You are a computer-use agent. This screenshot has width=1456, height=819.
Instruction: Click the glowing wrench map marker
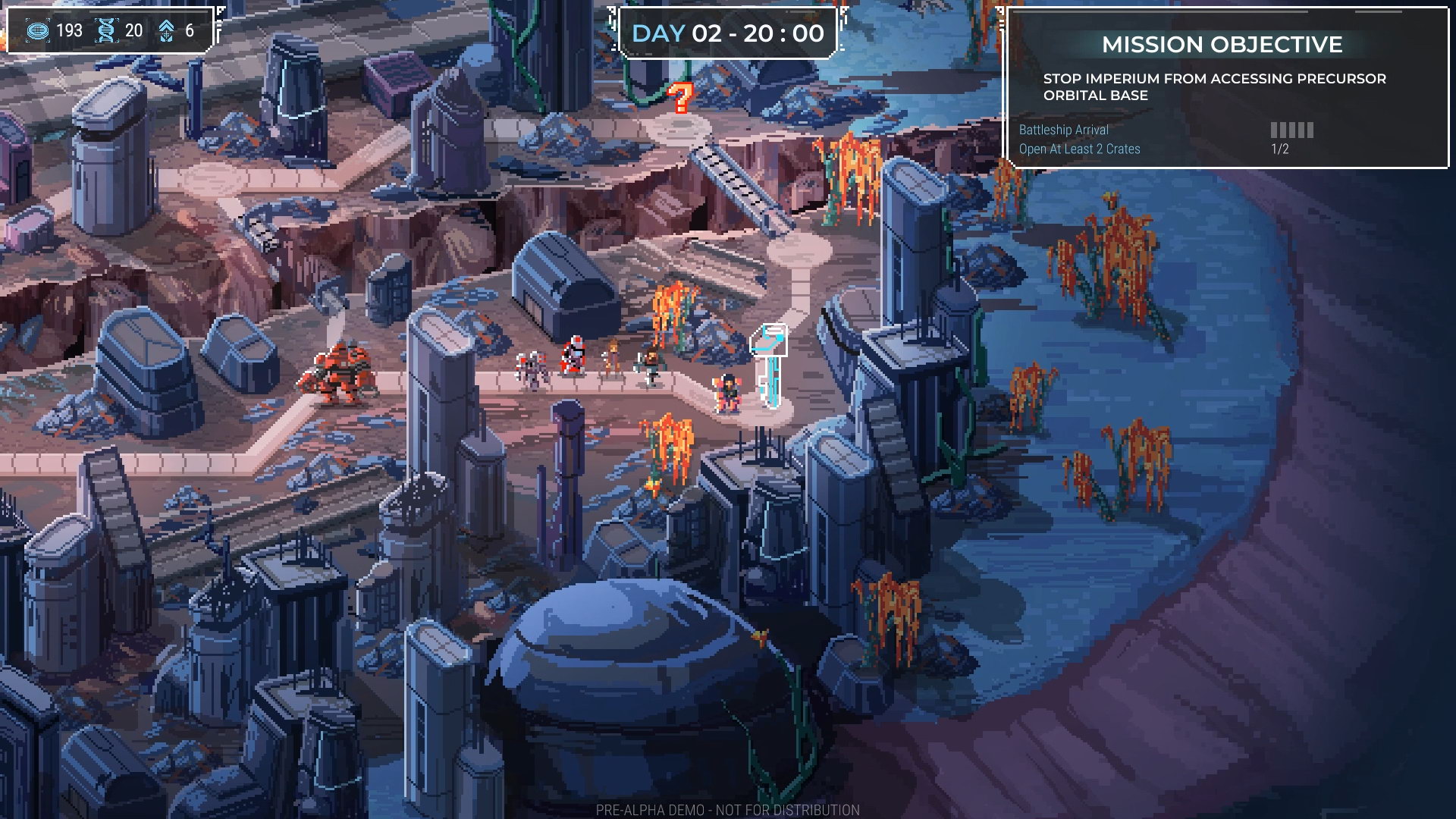point(770,364)
